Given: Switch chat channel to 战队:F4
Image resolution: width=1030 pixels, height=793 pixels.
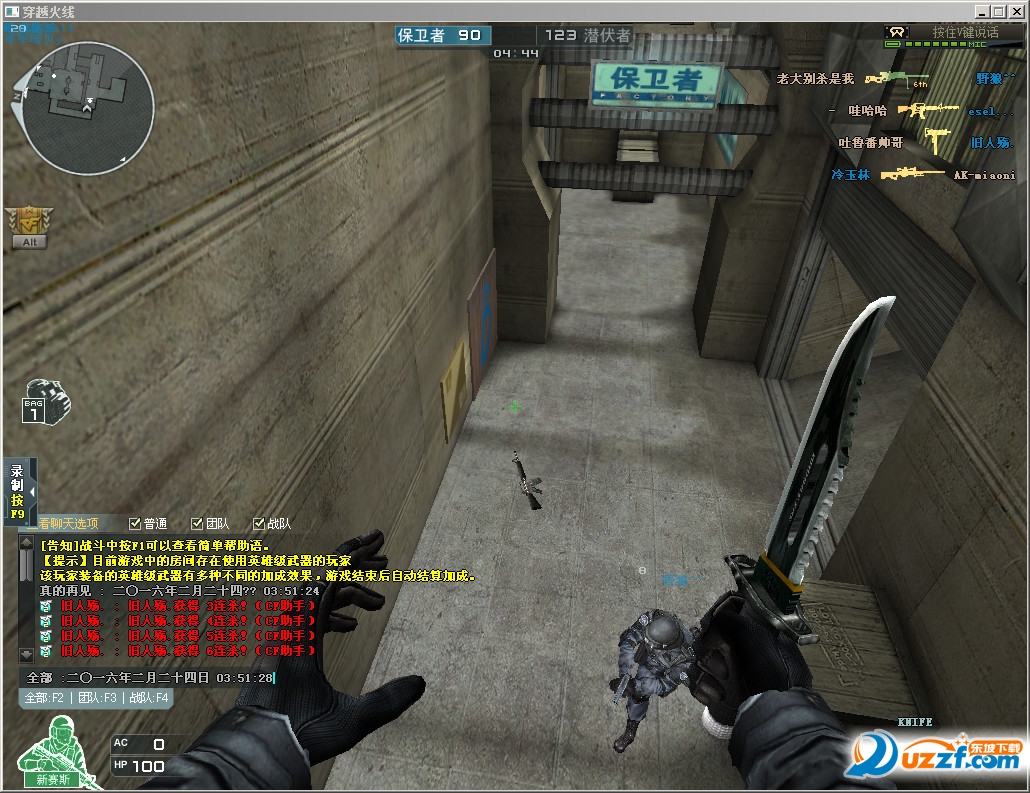Looking at the screenshot, I should point(148,698).
